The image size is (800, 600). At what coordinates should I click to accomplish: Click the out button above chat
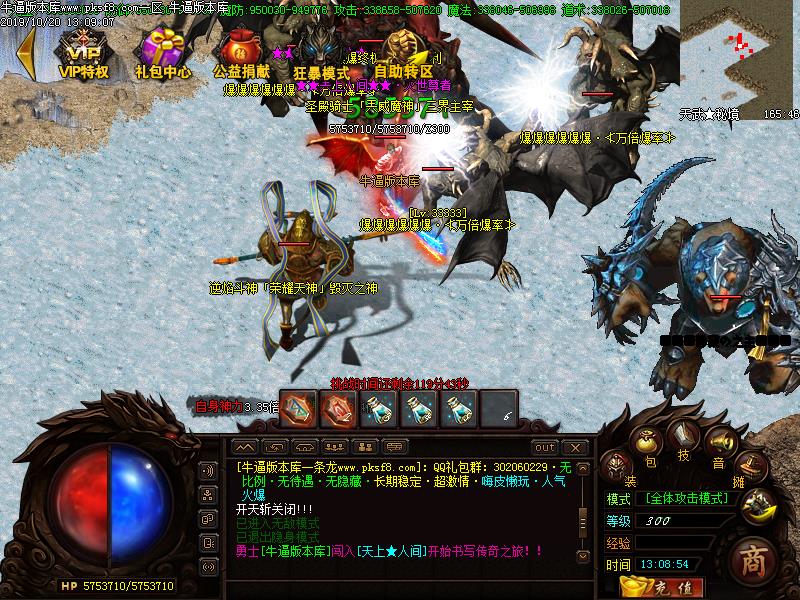pyautogui.click(x=544, y=447)
